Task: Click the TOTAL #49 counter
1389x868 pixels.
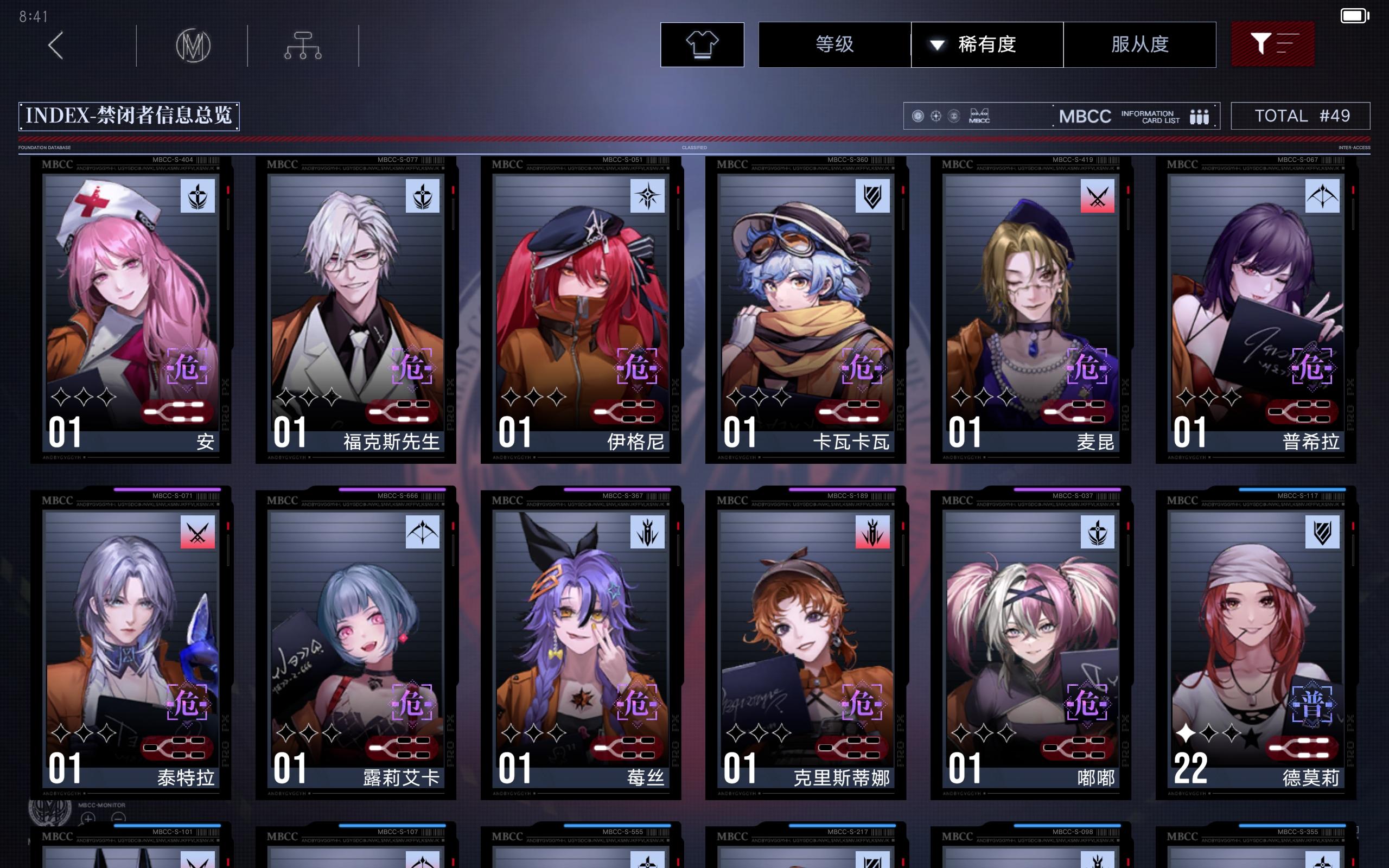Action: pos(1300,116)
